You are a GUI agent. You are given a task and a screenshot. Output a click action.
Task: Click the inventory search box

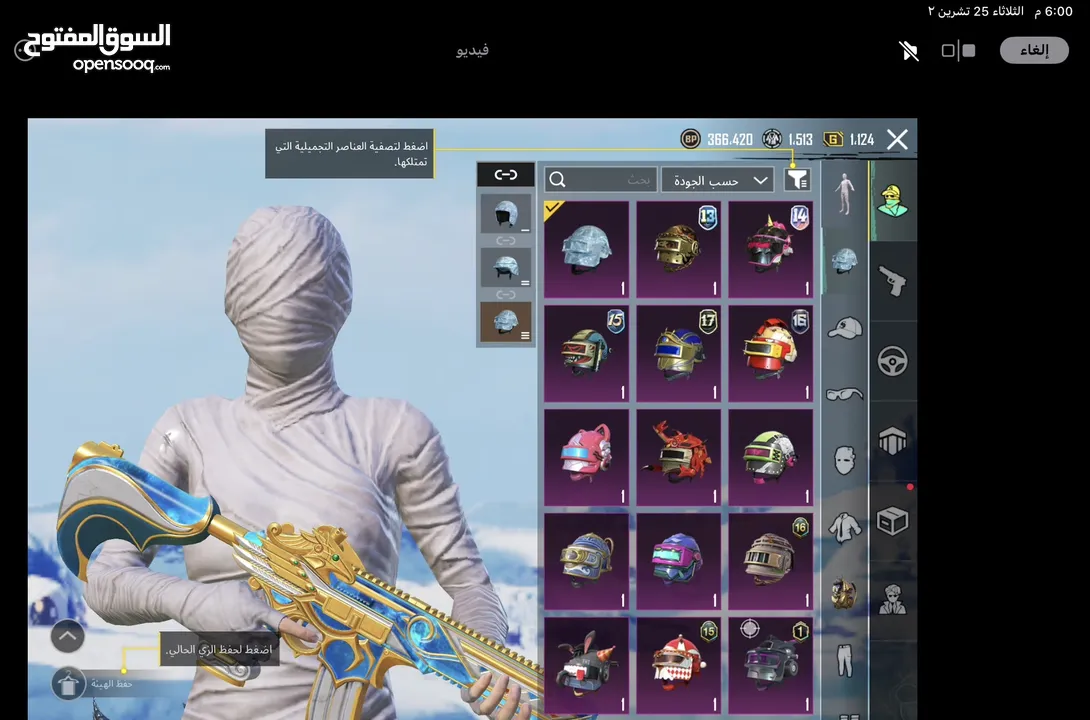(x=601, y=180)
